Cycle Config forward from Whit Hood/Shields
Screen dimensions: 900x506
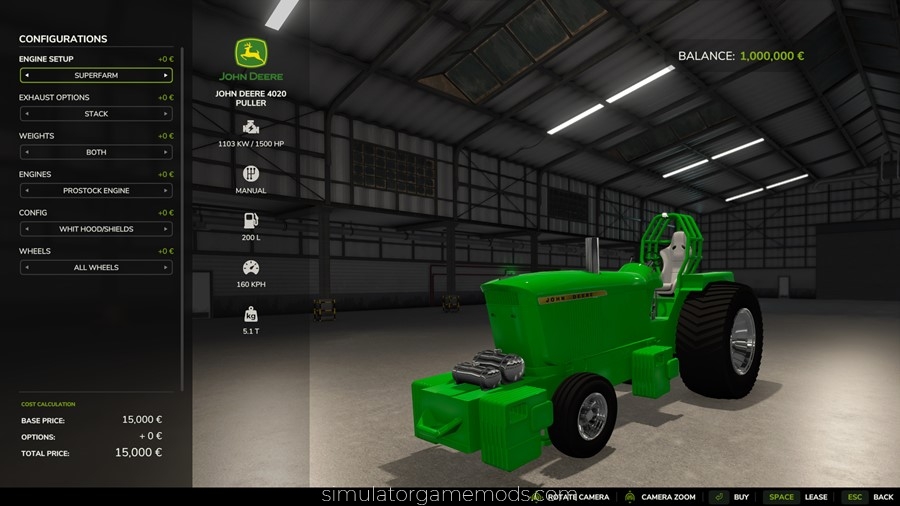pos(166,229)
